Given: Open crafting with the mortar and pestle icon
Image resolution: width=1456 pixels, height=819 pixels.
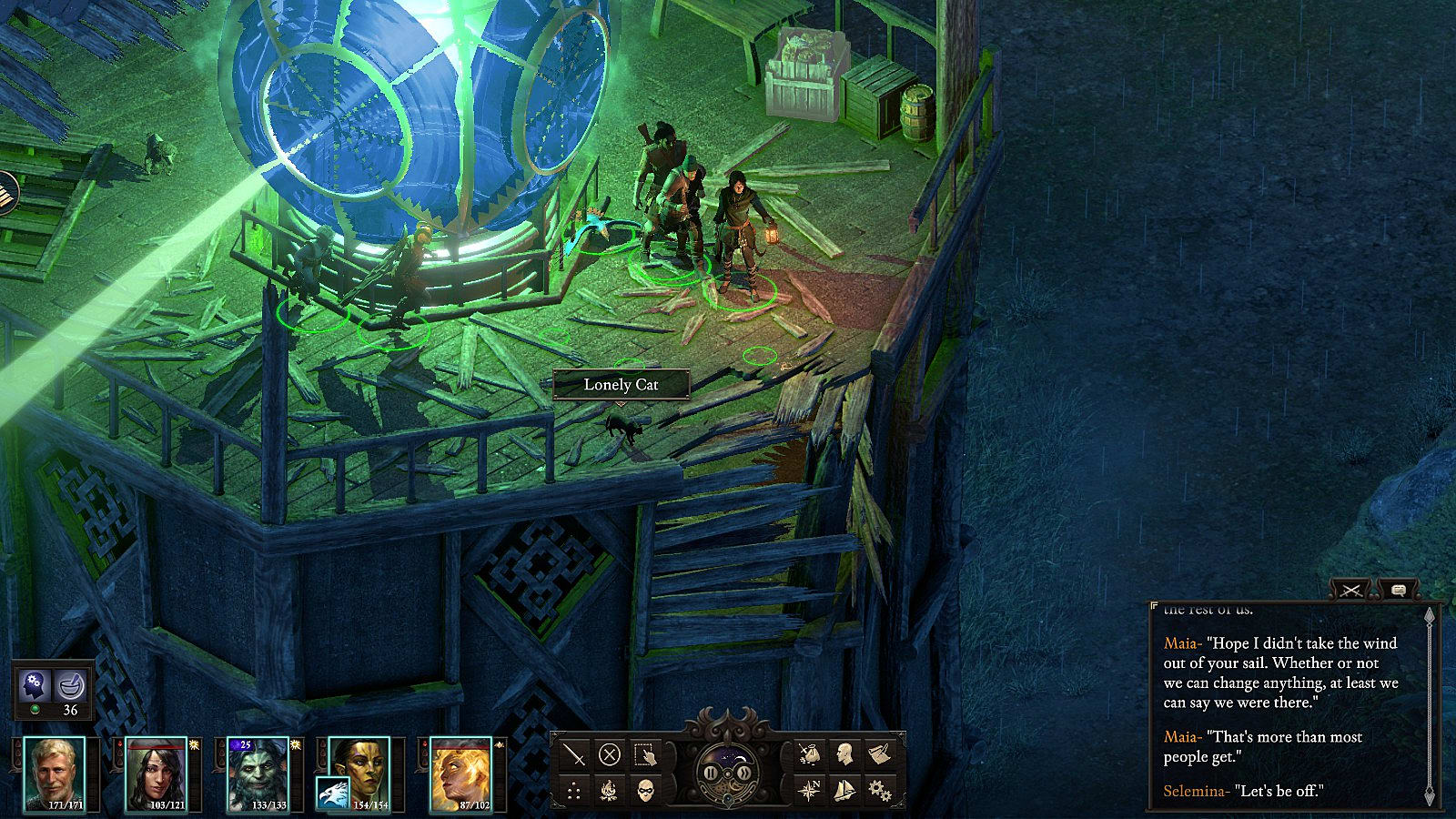Looking at the screenshot, I should [70, 682].
